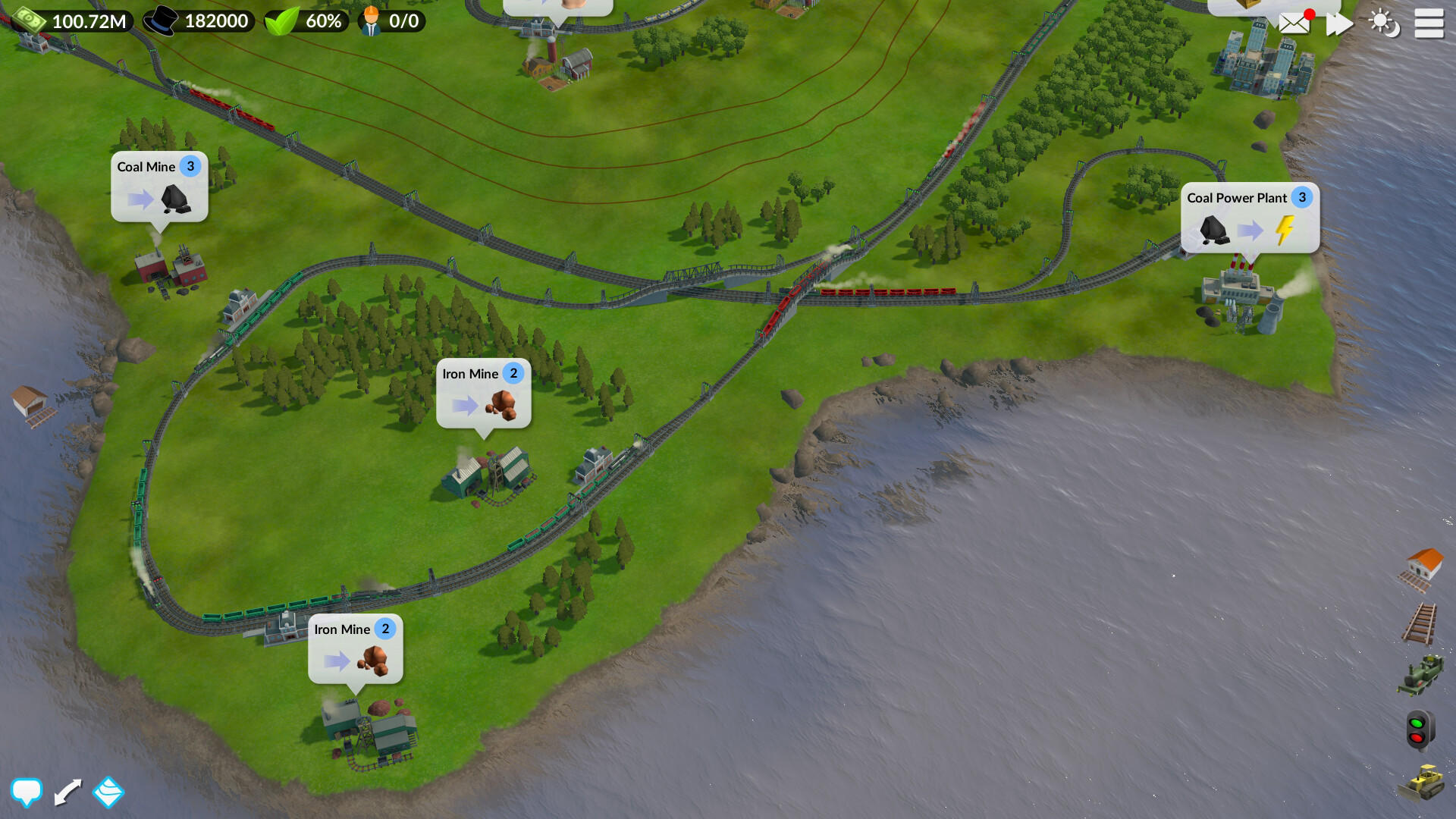Open the mail inbox with red notification
The image size is (1456, 819).
coord(1293,23)
